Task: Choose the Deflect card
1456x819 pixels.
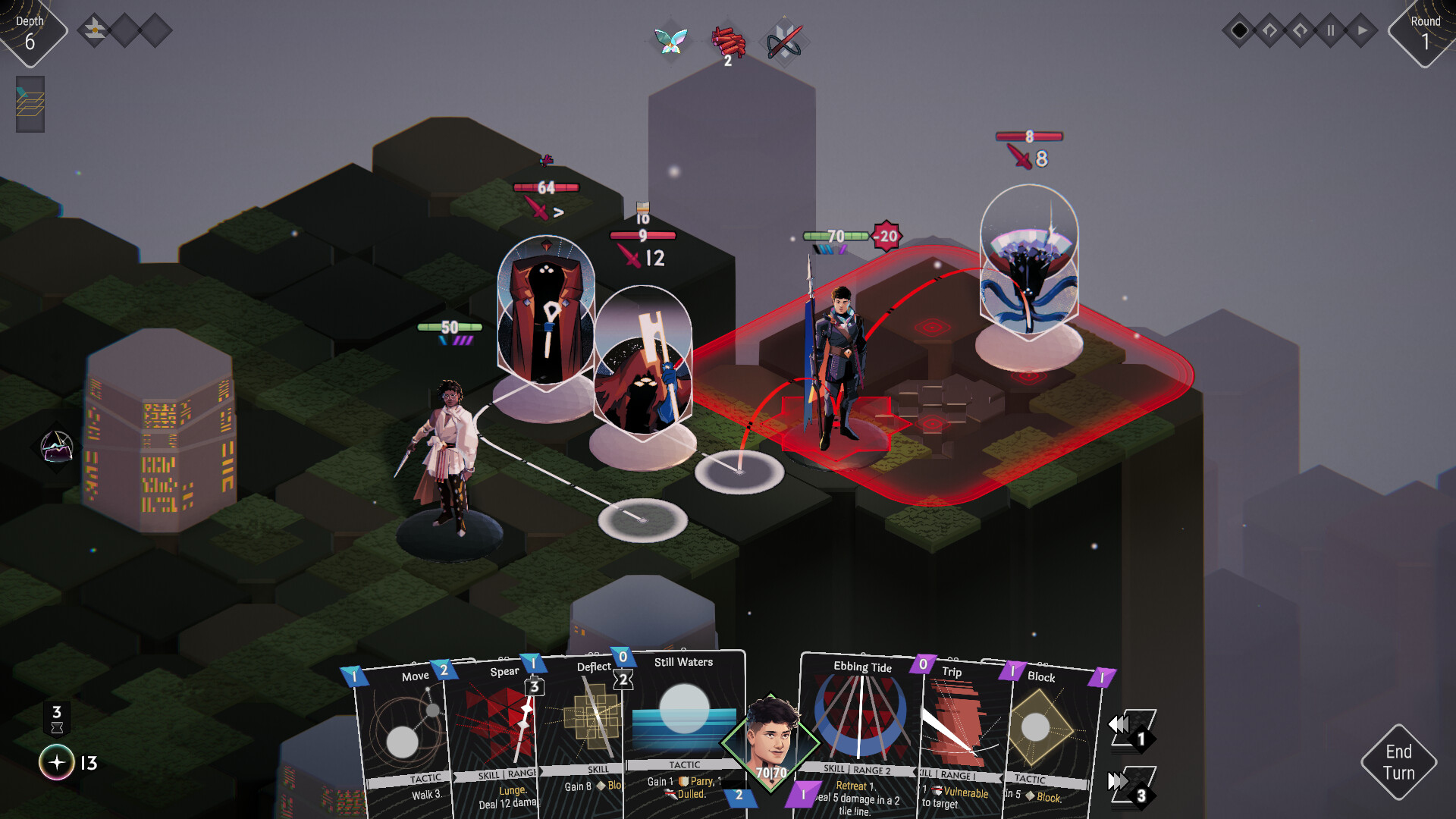Action: pos(584,728)
